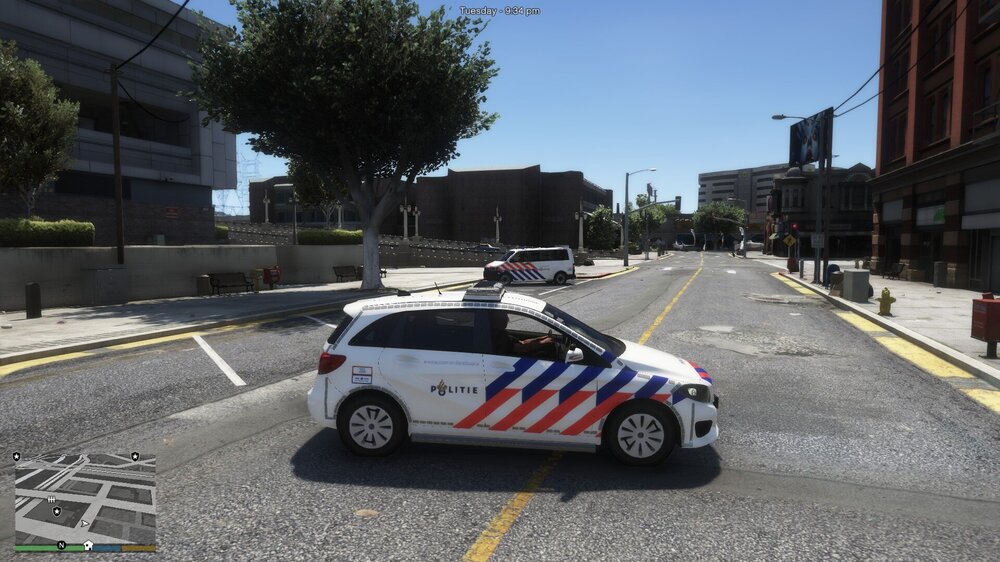Select the white house blip on the minimap

87,545
